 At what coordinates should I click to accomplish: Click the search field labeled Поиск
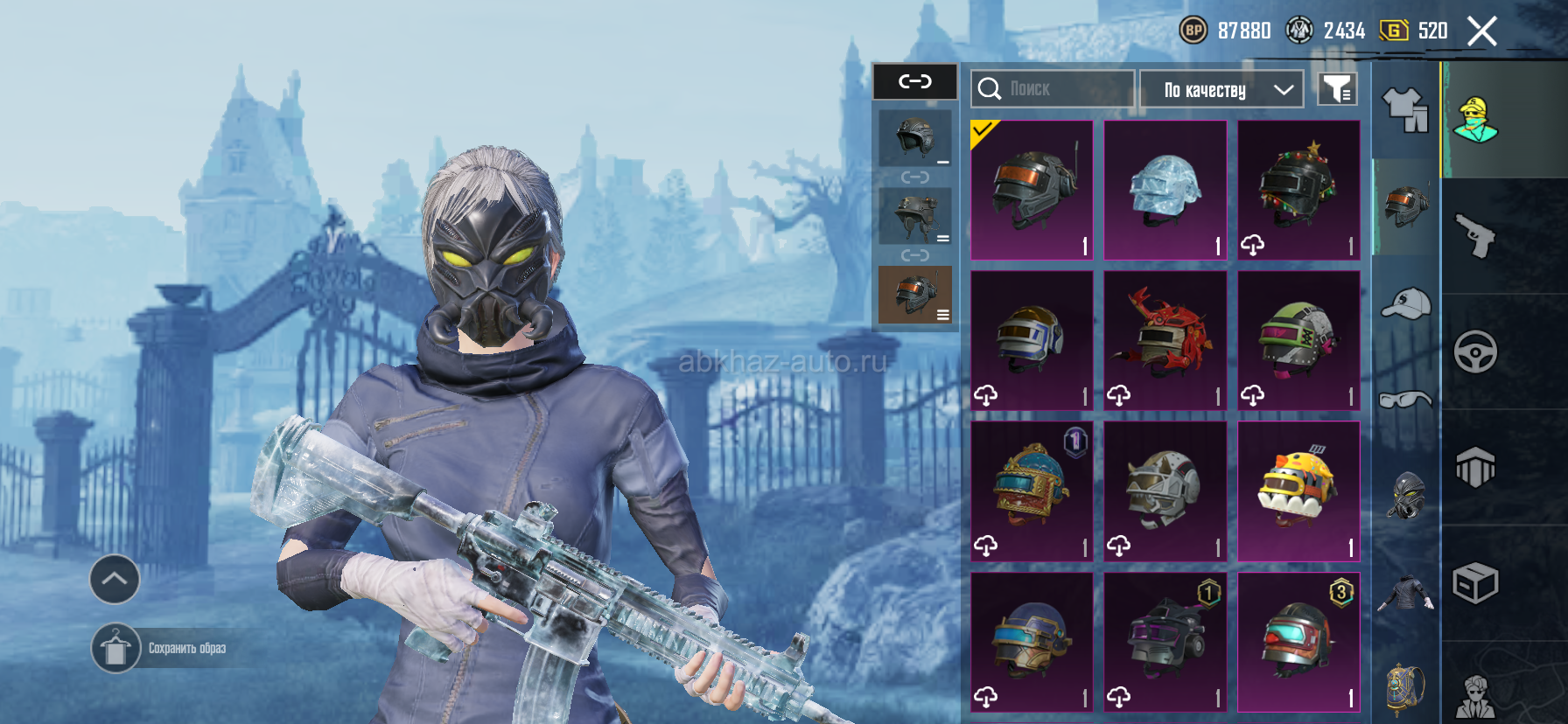click(1053, 89)
